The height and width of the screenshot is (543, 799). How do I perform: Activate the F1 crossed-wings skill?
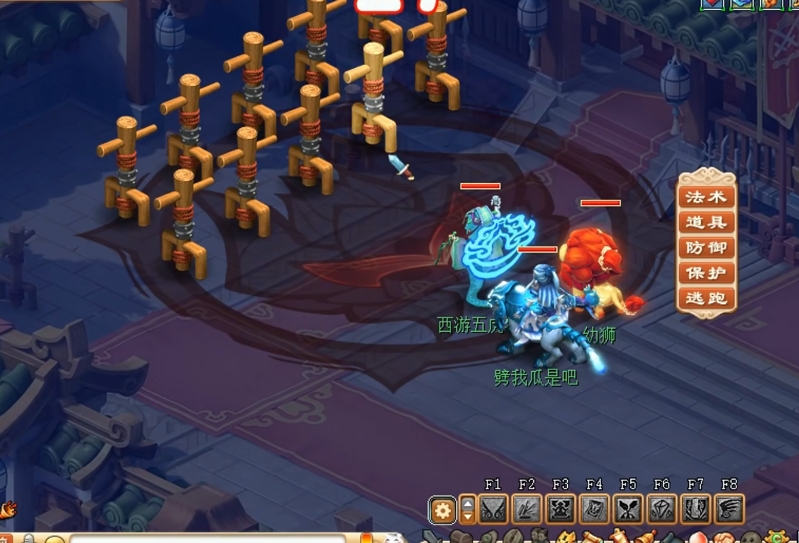point(493,510)
